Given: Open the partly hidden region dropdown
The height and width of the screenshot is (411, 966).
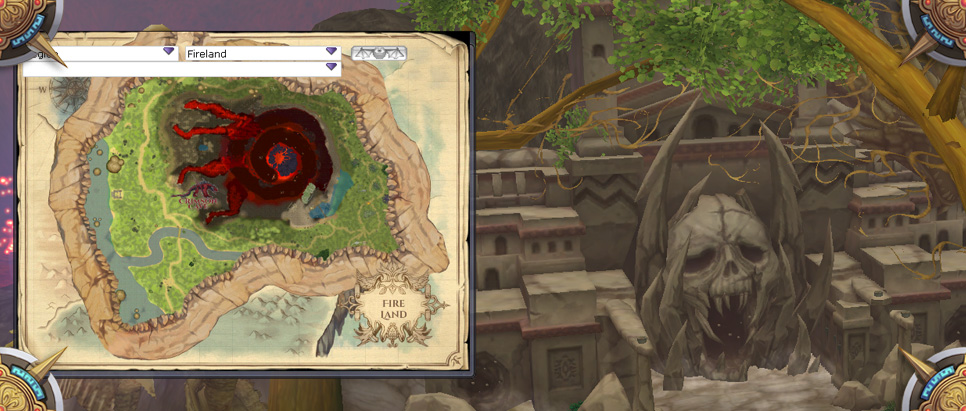Looking at the screenshot, I should pyautogui.click(x=169, y=52).
